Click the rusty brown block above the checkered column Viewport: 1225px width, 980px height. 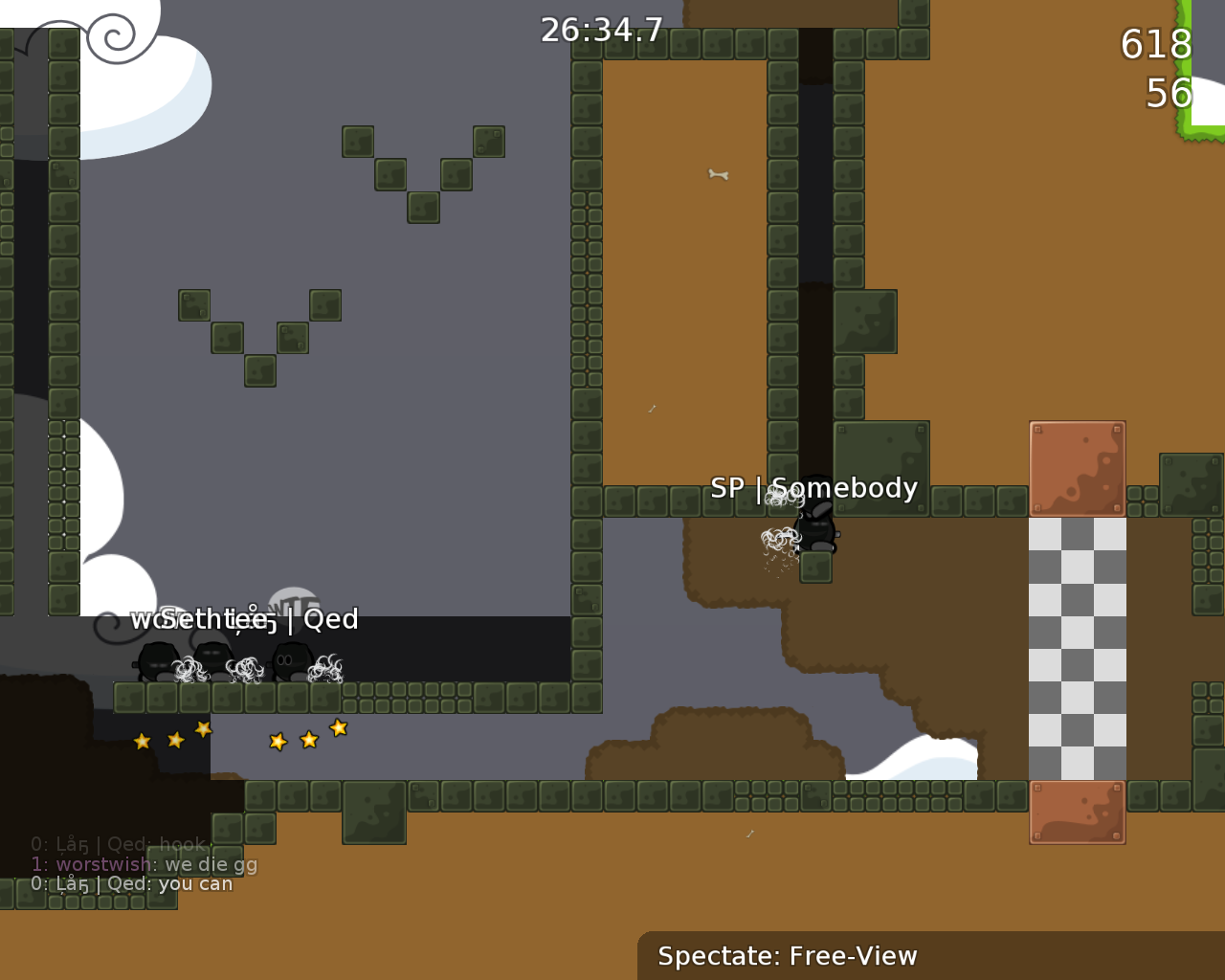click(x=1078, y=468)
